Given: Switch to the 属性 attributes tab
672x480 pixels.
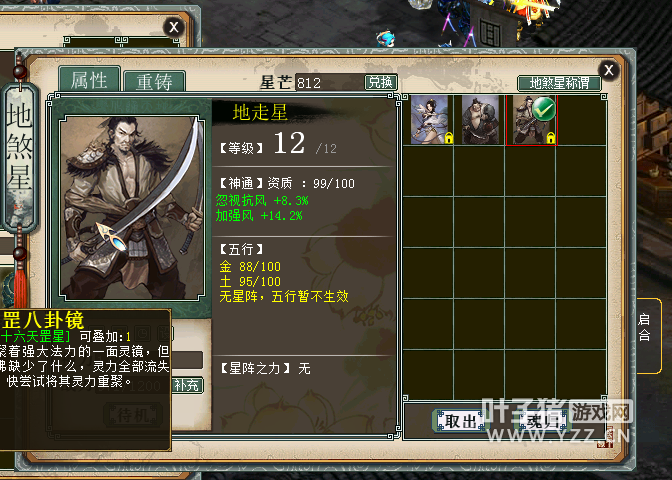Looking at the screenshot, I should (88, 80).
